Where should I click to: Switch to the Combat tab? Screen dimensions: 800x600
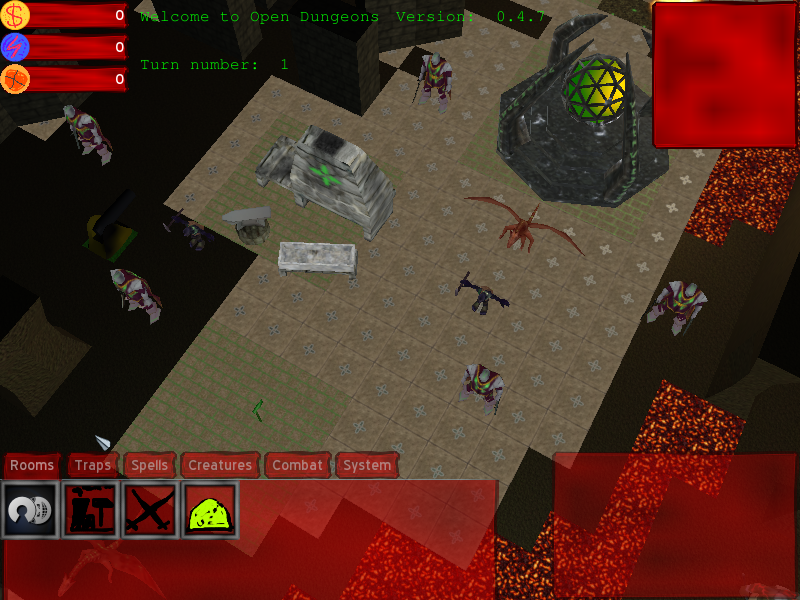298,465
